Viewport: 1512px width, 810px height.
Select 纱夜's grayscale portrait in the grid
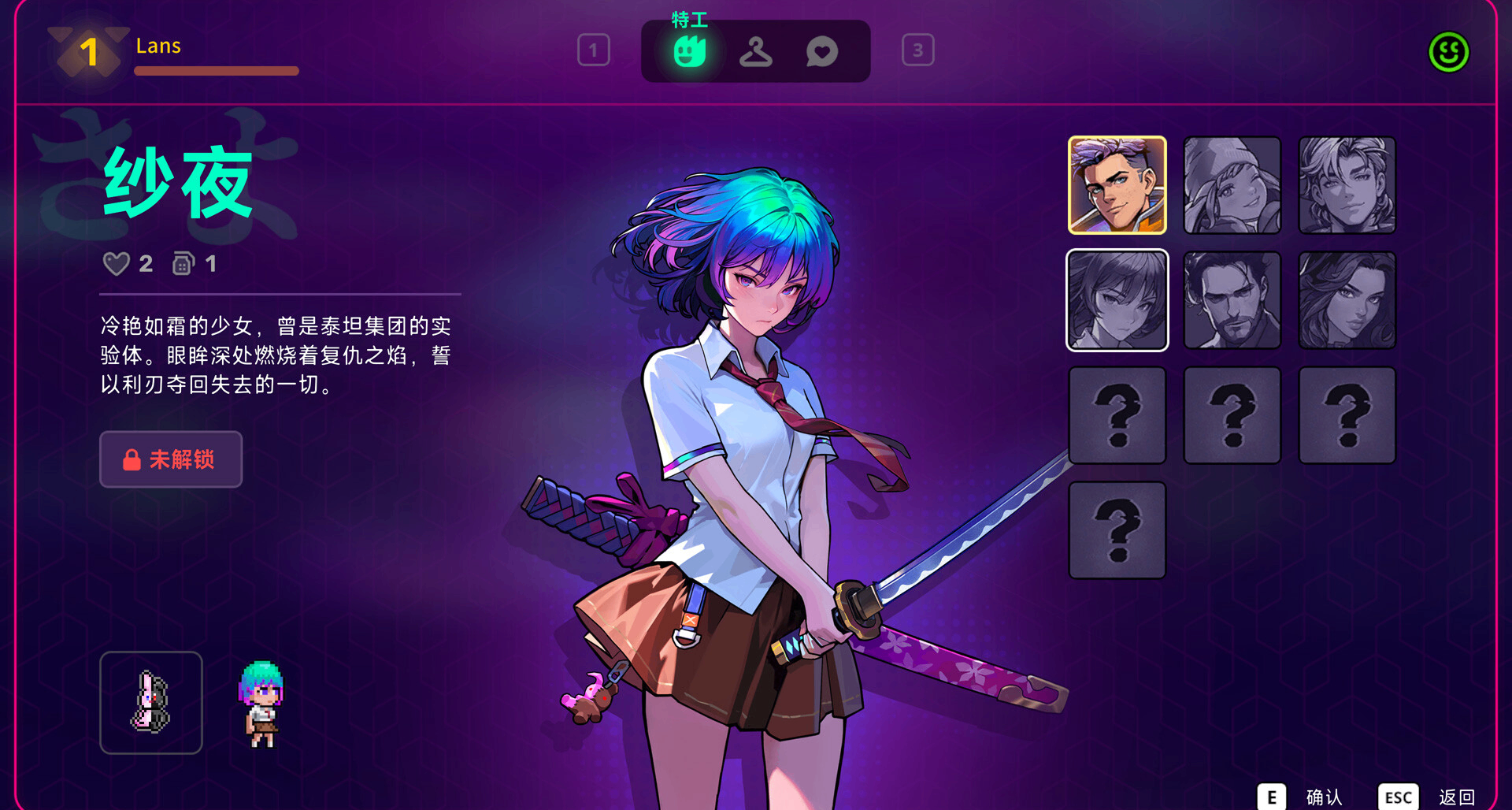pos(1117,299)
